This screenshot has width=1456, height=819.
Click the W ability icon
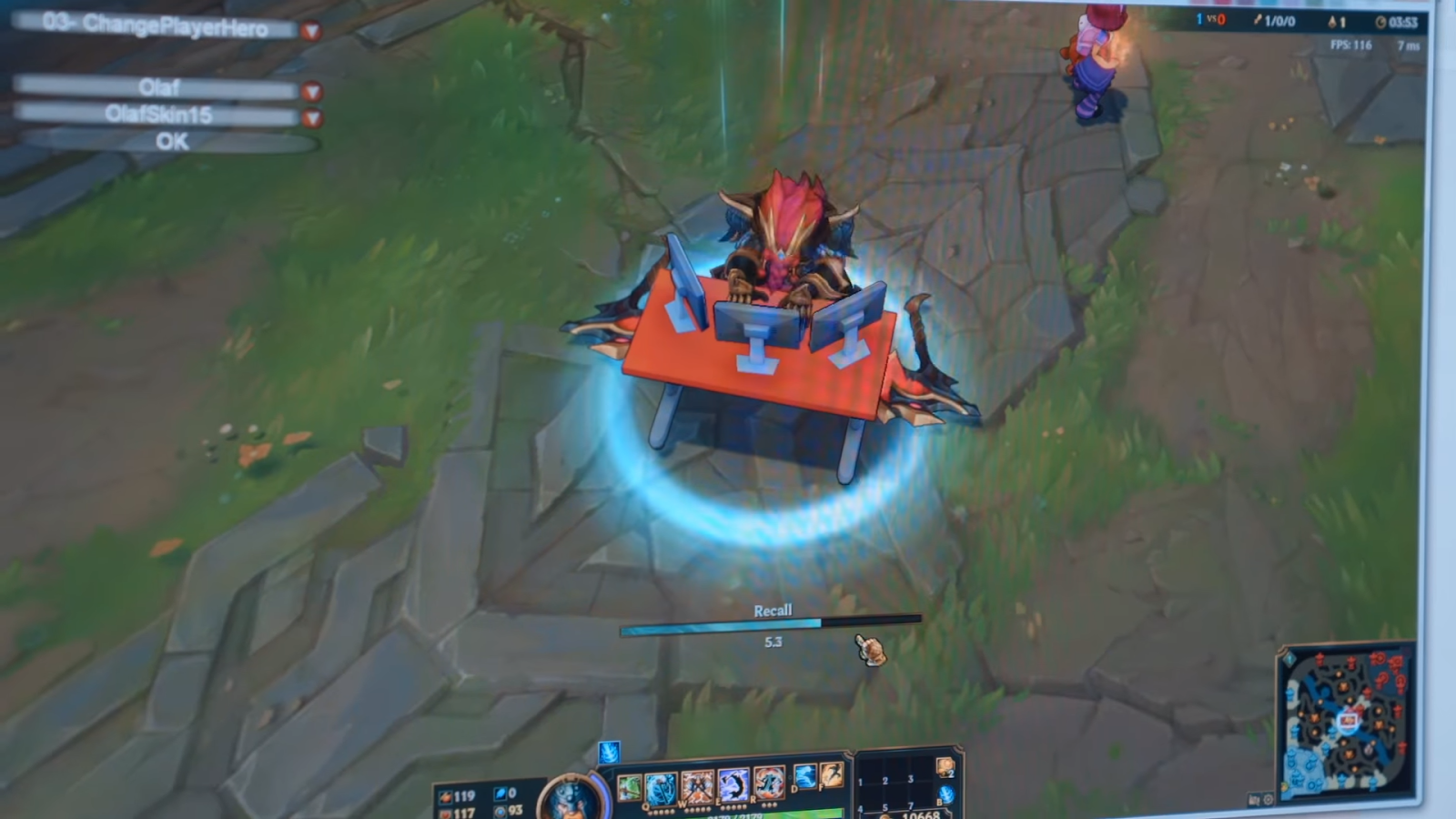(696, 784)
